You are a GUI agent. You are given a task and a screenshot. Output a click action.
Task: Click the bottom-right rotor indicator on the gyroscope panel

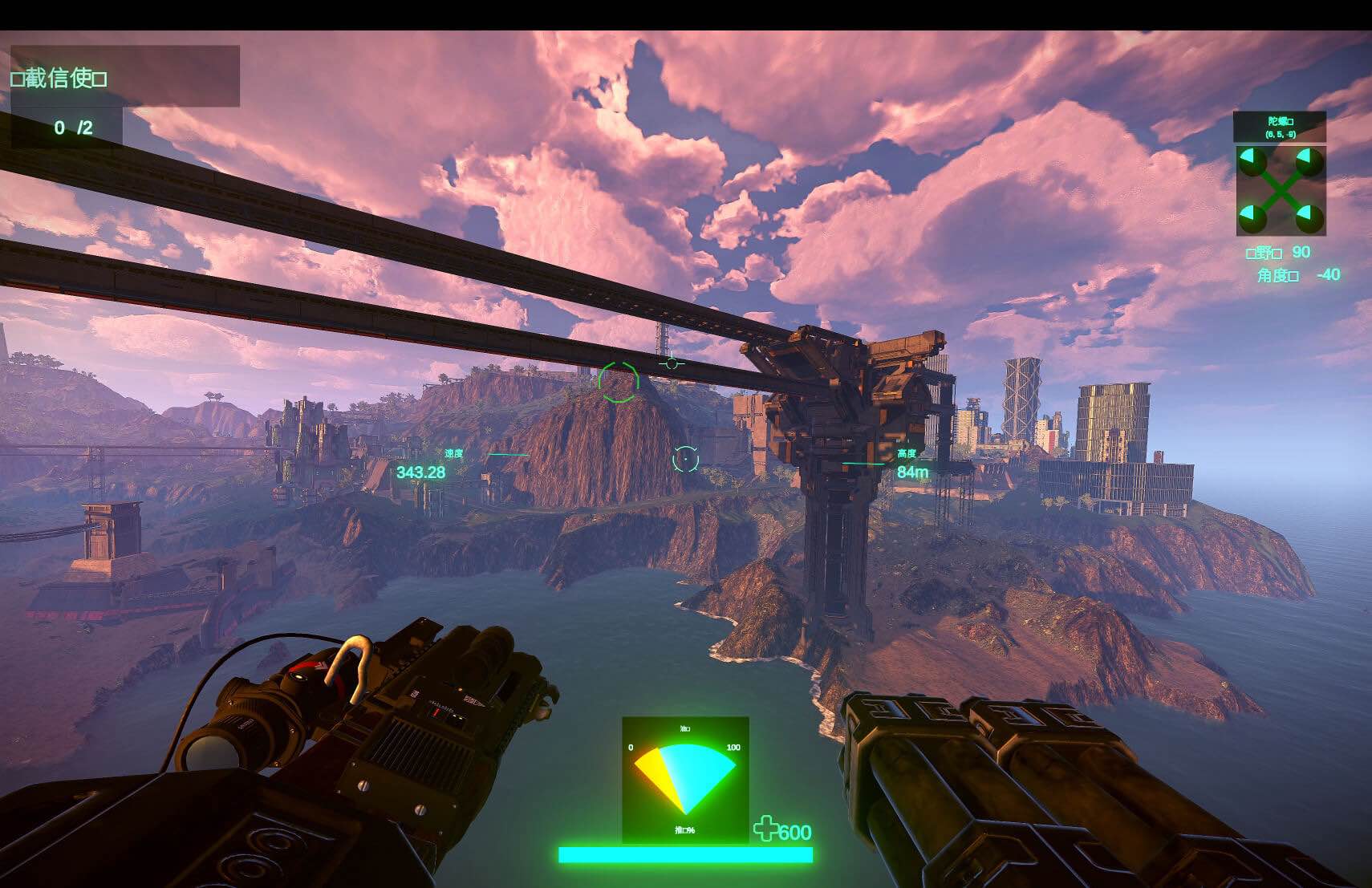tap(1309, 218)
